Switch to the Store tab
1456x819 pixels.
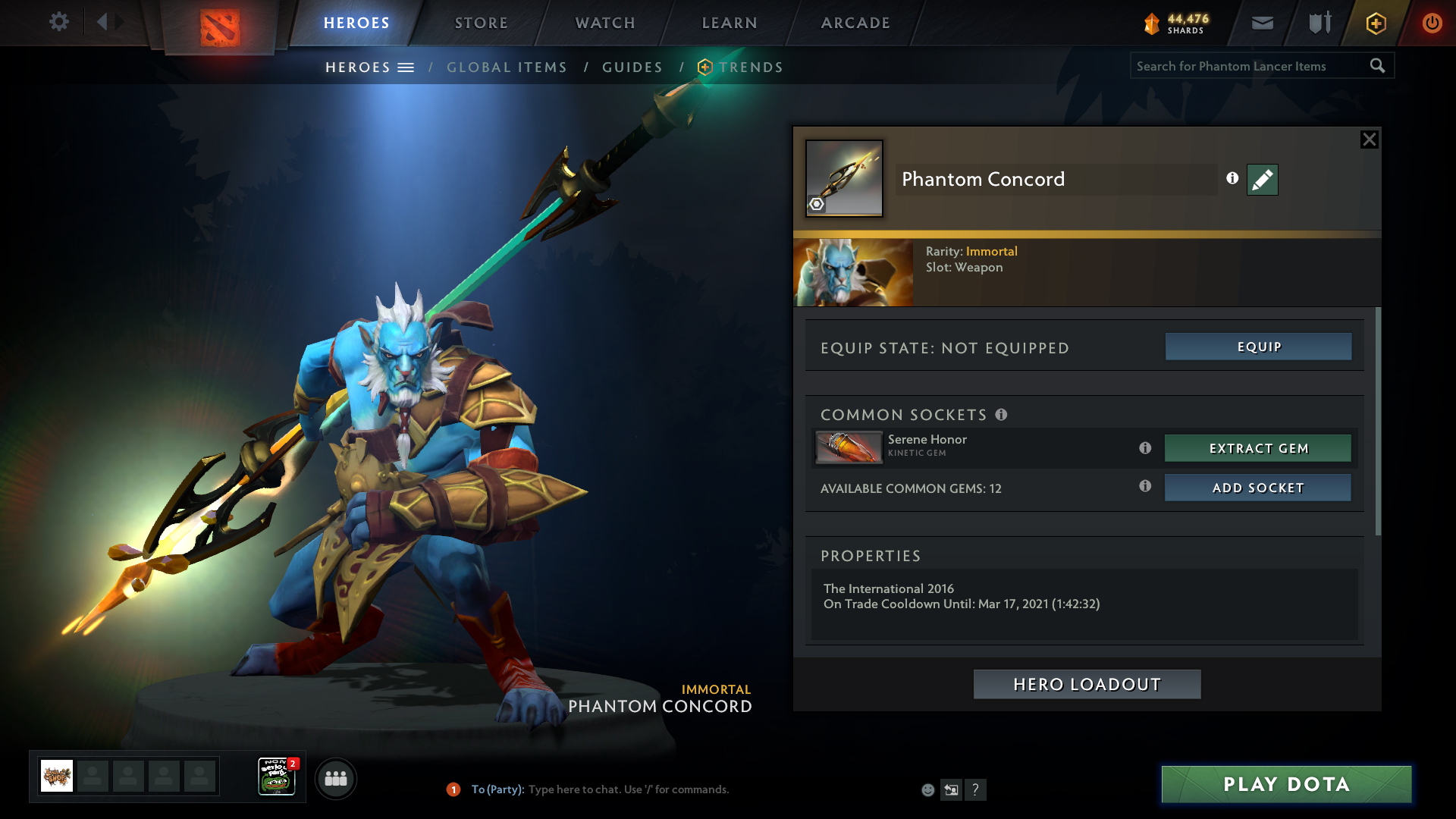coord(482,23)
